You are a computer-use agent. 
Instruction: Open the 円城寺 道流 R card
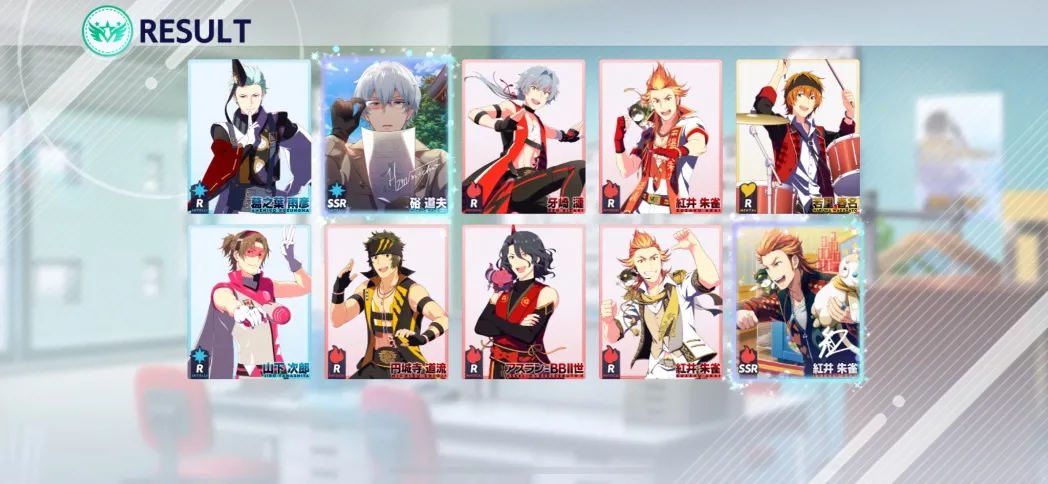386,302
